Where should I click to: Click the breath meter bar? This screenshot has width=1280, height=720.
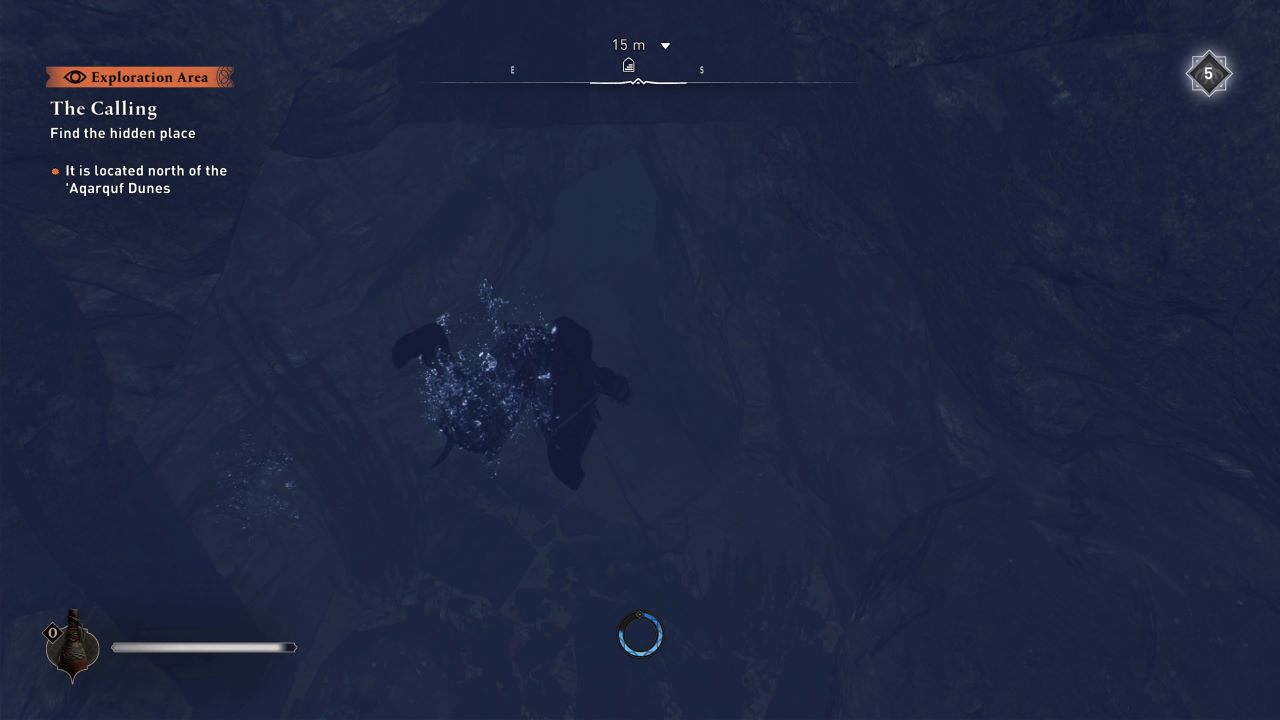[204, 647]
